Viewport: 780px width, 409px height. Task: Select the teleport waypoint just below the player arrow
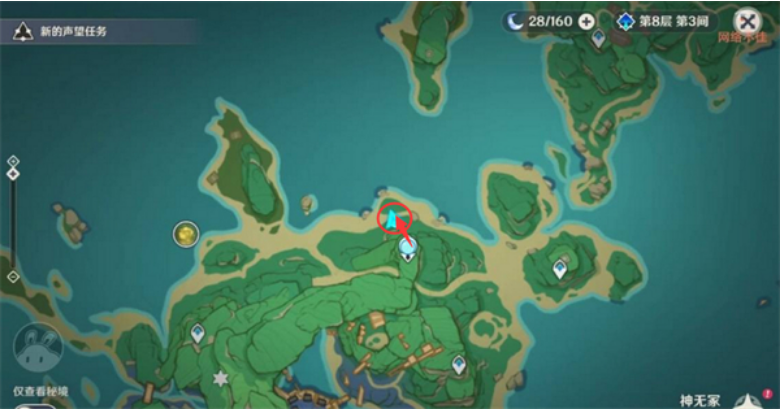pyautogui.click(x=407, y=247)
